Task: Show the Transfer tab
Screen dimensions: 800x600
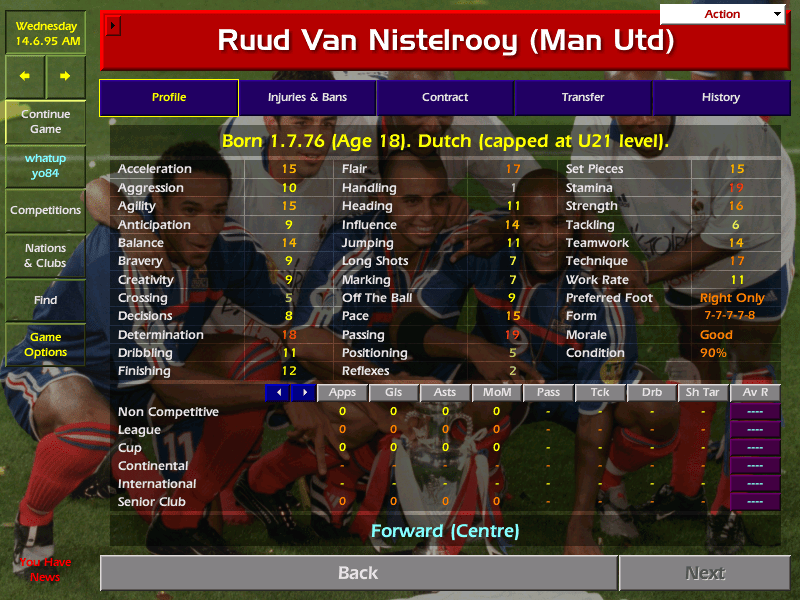Action: 583,98
